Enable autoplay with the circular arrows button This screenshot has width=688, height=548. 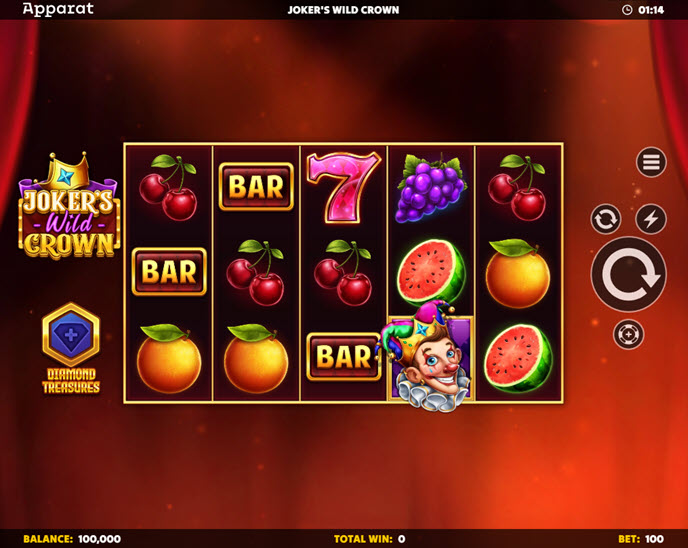click(x=606, y=219)
